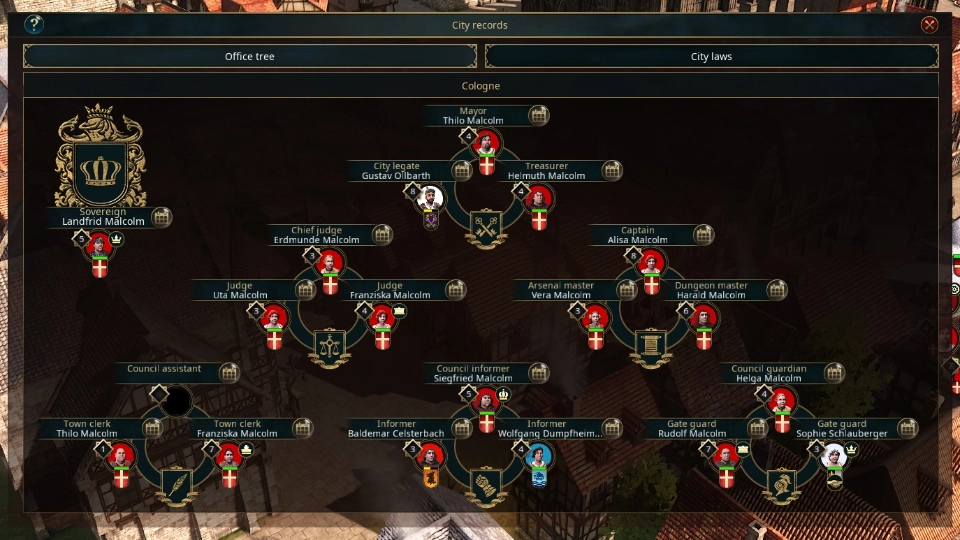Screen dimensions: 960x540
Task: Open the help question mark button
Action: coord(34,25)
